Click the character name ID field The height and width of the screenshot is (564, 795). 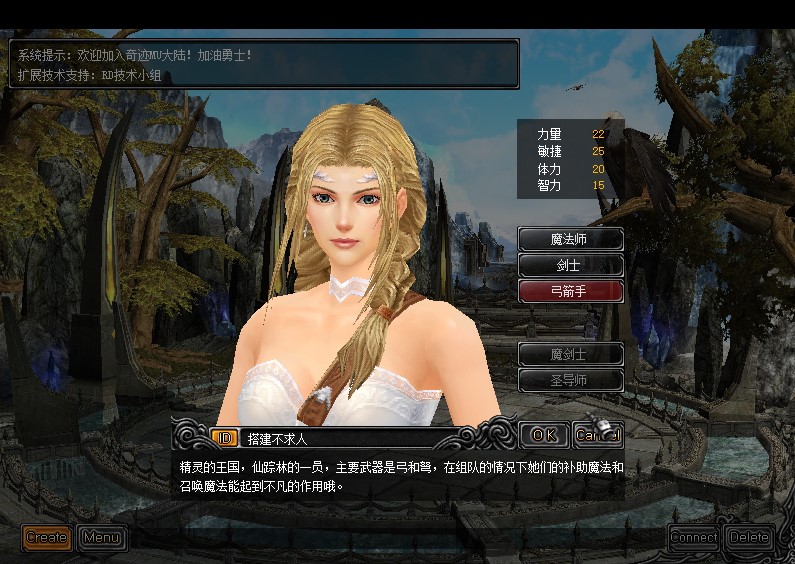click(x=350, y=437)
